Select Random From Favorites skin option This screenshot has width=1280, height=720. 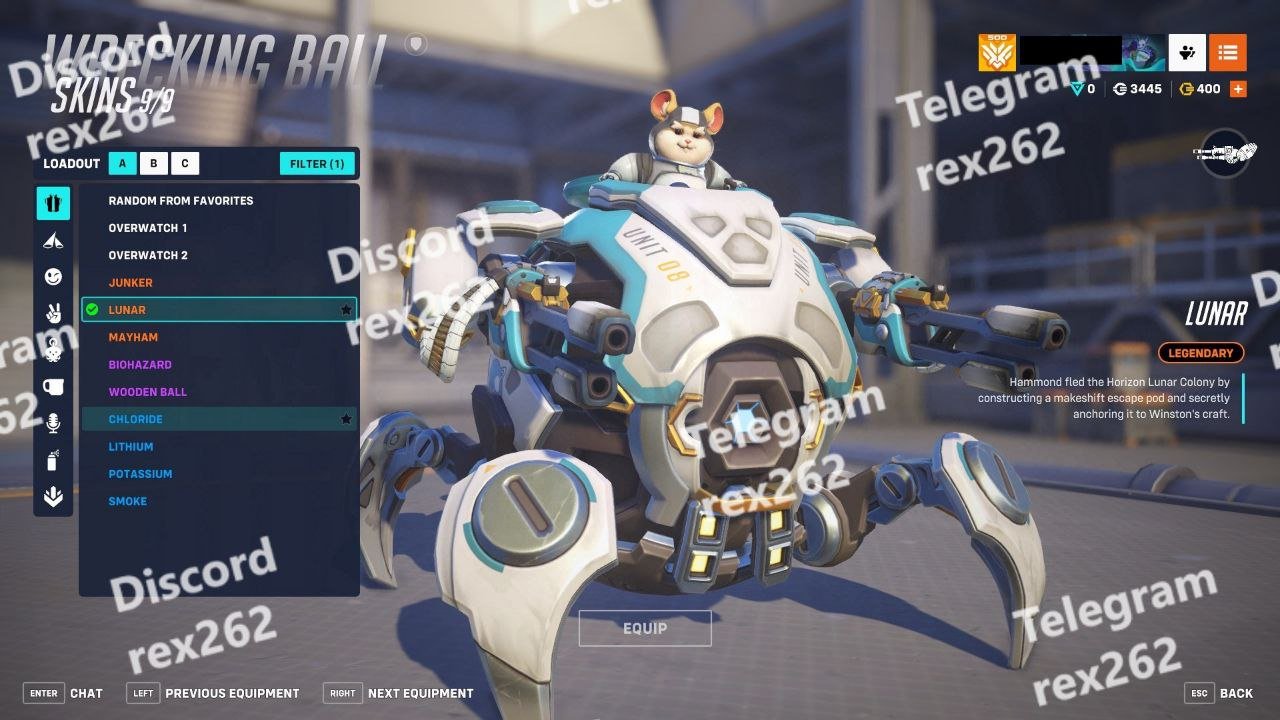click(181, 201)
